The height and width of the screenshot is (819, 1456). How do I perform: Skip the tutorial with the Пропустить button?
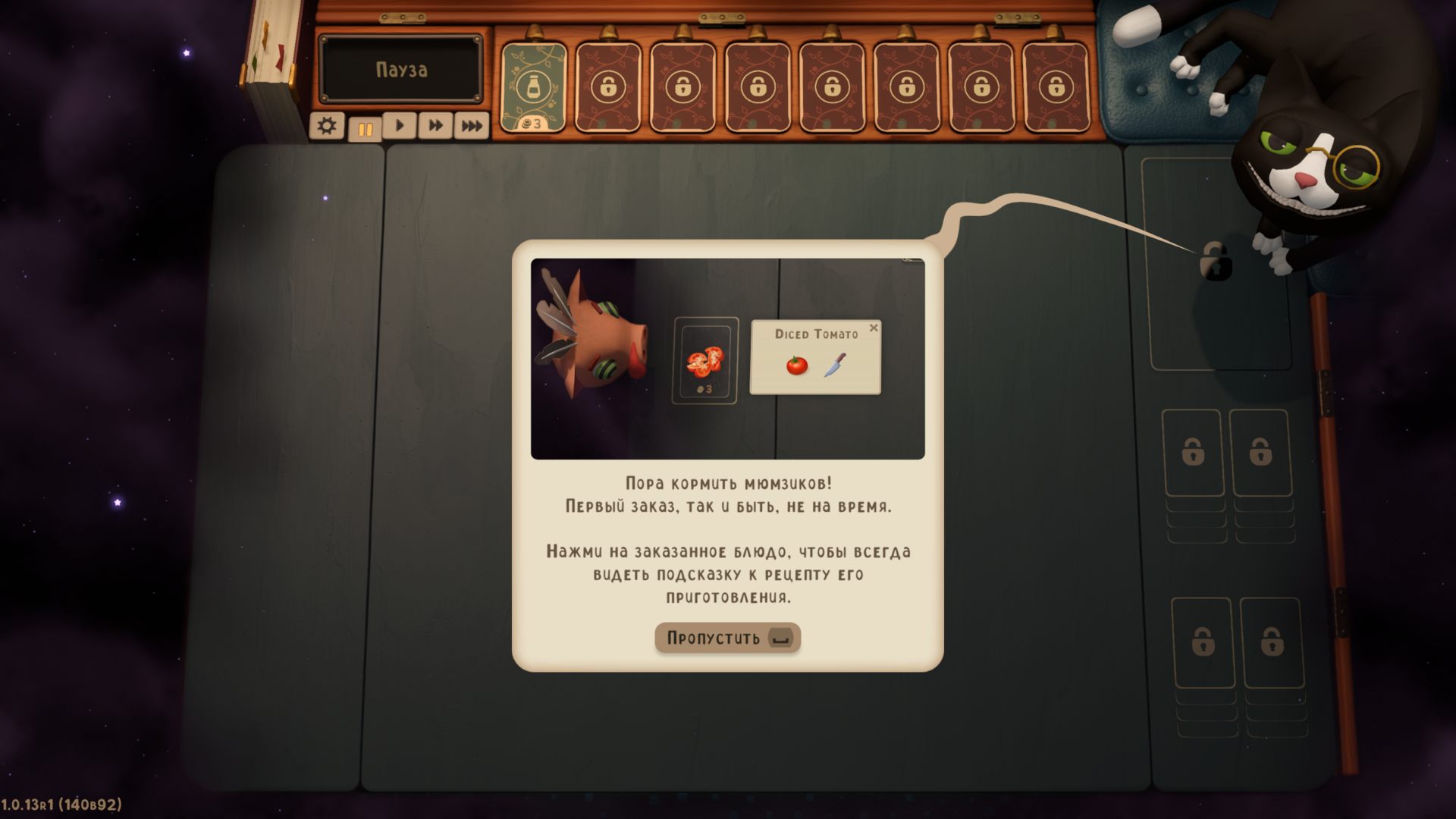[x=727, y=638]
